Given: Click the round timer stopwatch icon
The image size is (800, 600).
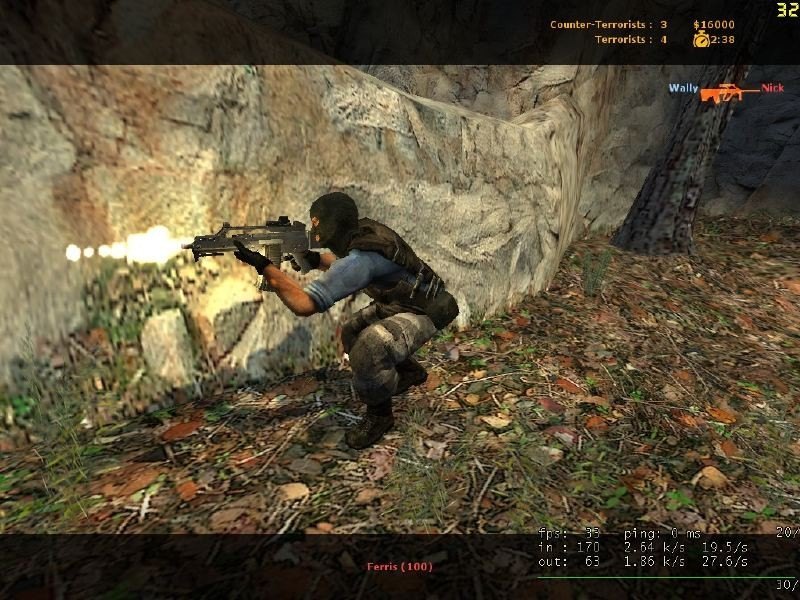Looking at the screenshot, I should (x=701, y=40).
